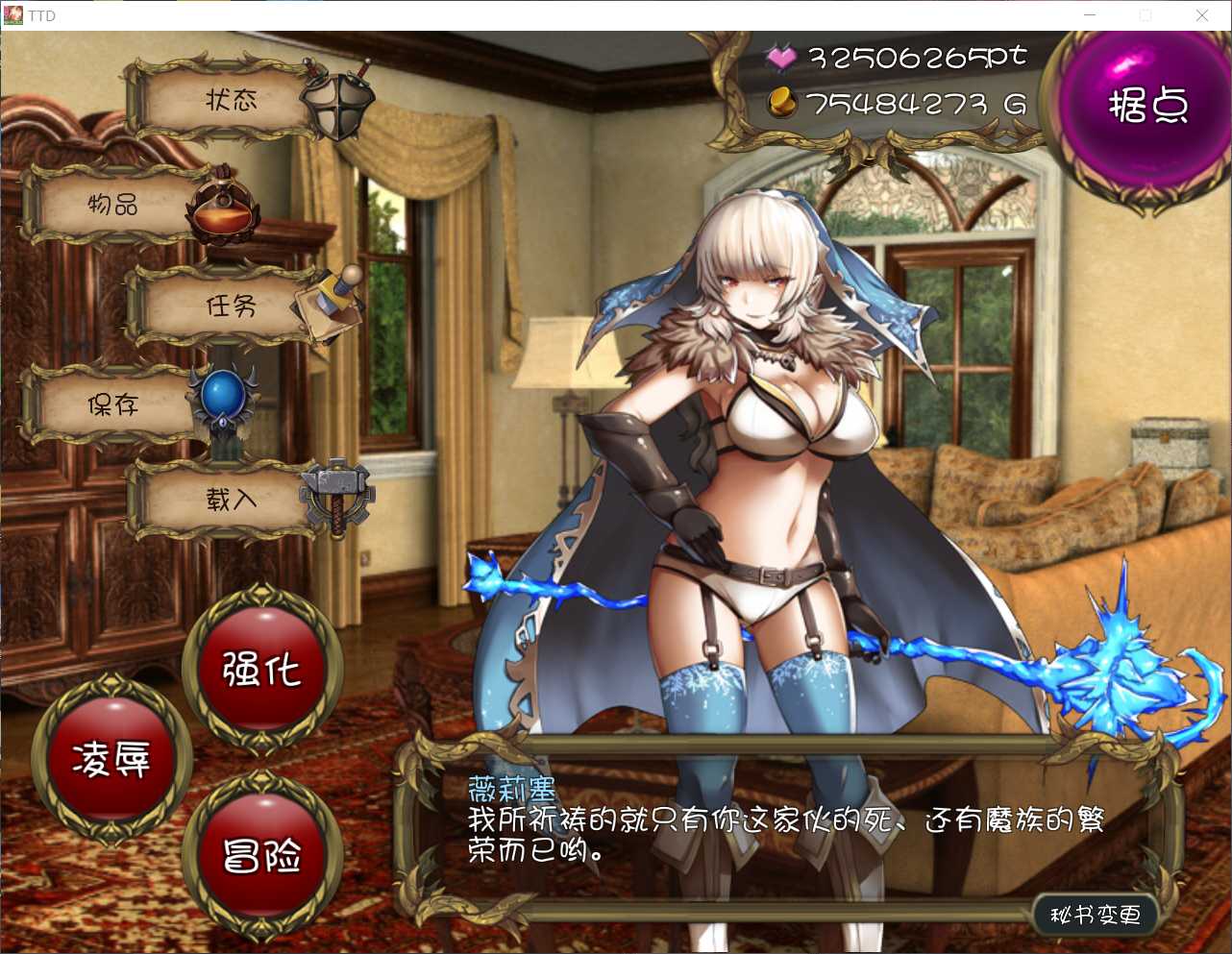Screen dimensions: 1232x954
Task: Open the 物品 items menu
Action: [x=115, y=205]
